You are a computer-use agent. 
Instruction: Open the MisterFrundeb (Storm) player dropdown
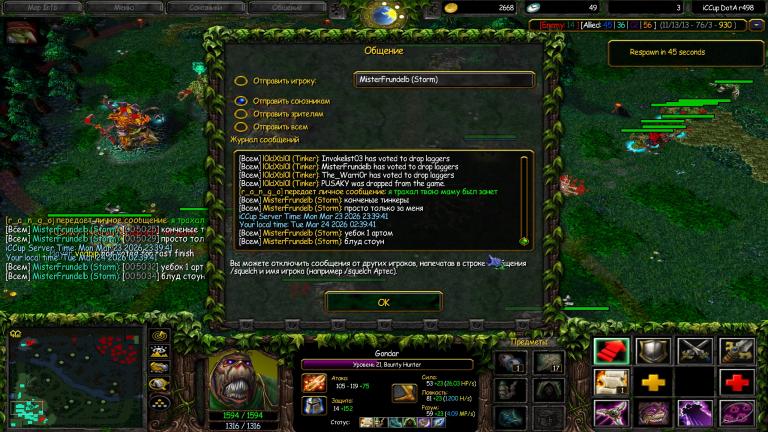[444, 80]
